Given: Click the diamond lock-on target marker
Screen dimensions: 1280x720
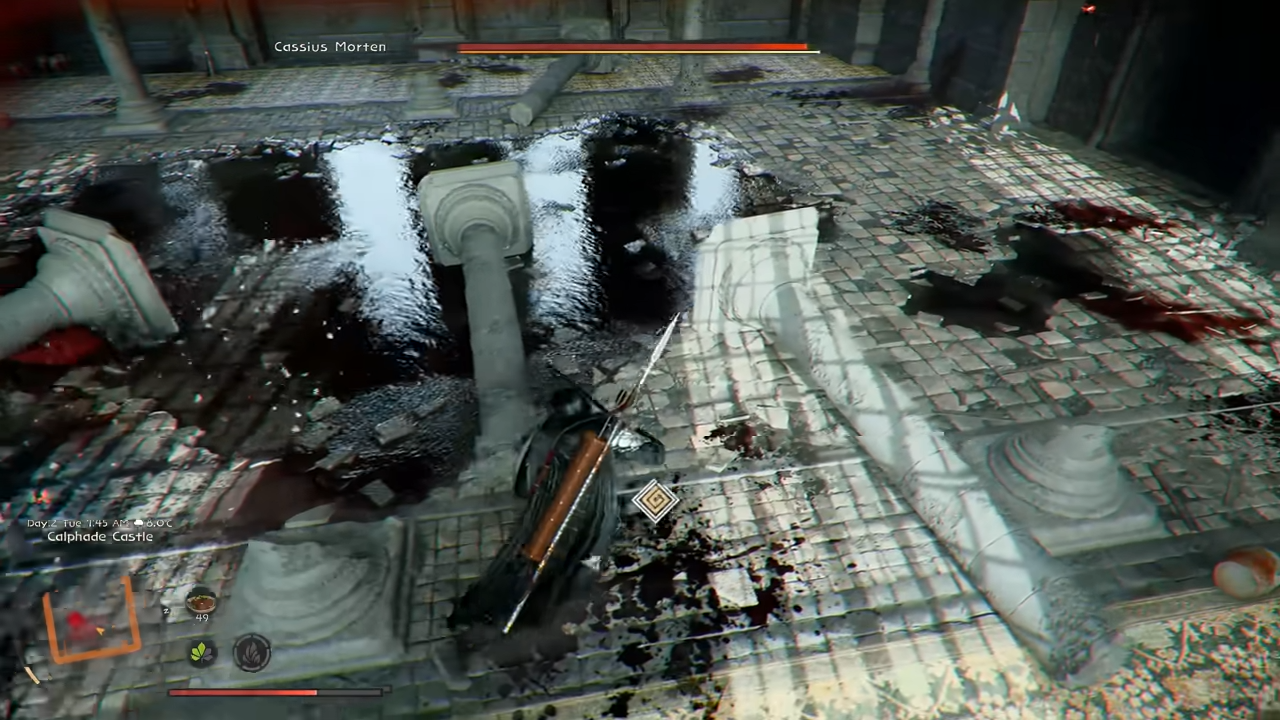Looking at the screenshot, I should coord(655,501).
